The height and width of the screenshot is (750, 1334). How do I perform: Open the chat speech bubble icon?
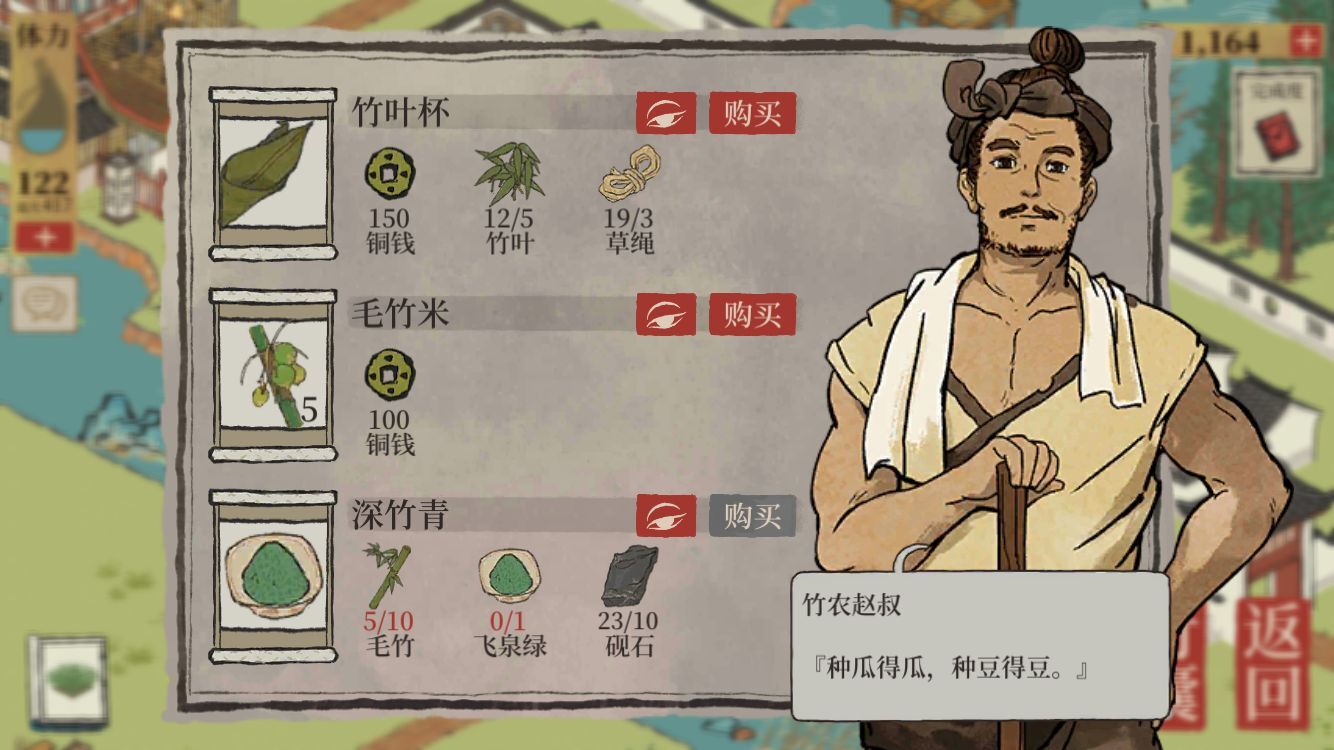coord(43,302)
